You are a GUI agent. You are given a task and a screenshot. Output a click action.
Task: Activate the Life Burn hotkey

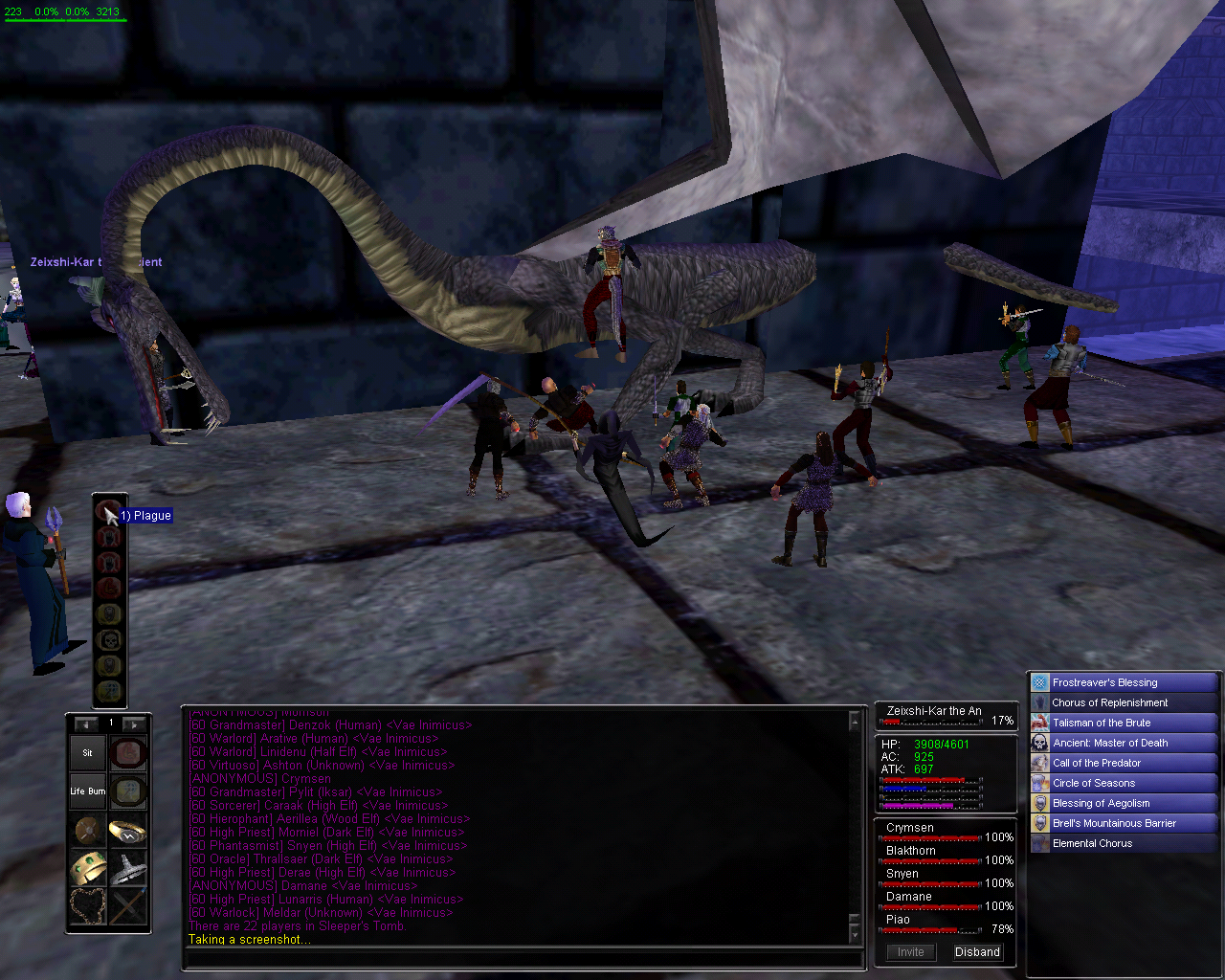click(87, 791)
